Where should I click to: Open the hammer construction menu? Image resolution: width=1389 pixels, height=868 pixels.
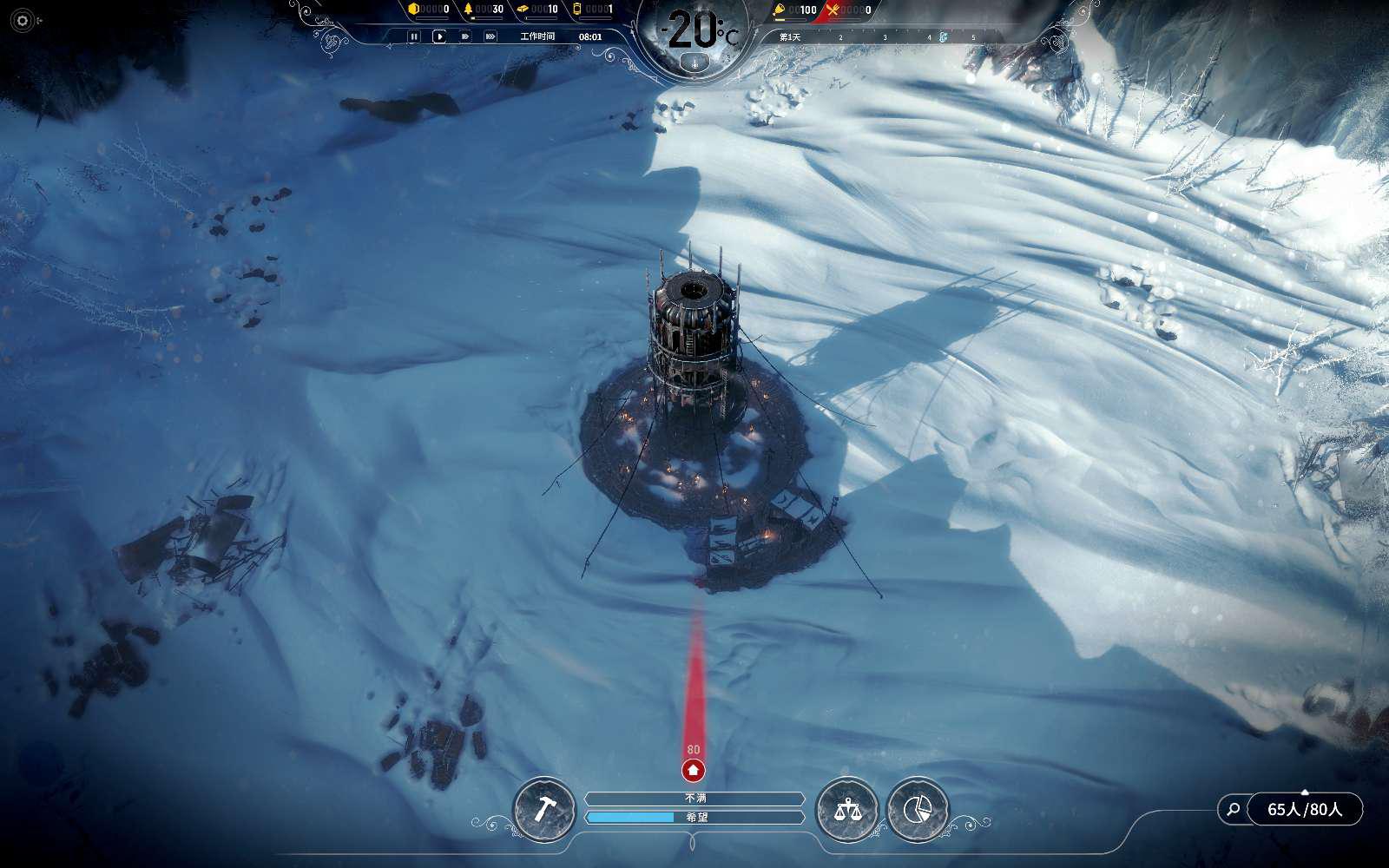(x=543, y=810)
